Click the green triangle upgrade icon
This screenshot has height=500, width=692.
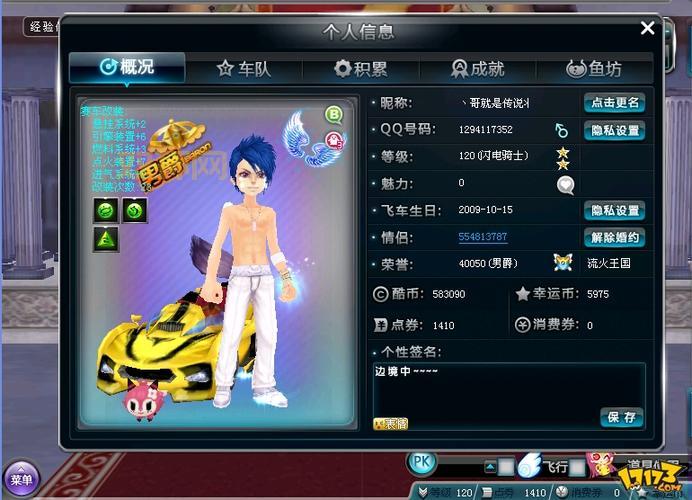pyautogui.click(x=106, y=239)
